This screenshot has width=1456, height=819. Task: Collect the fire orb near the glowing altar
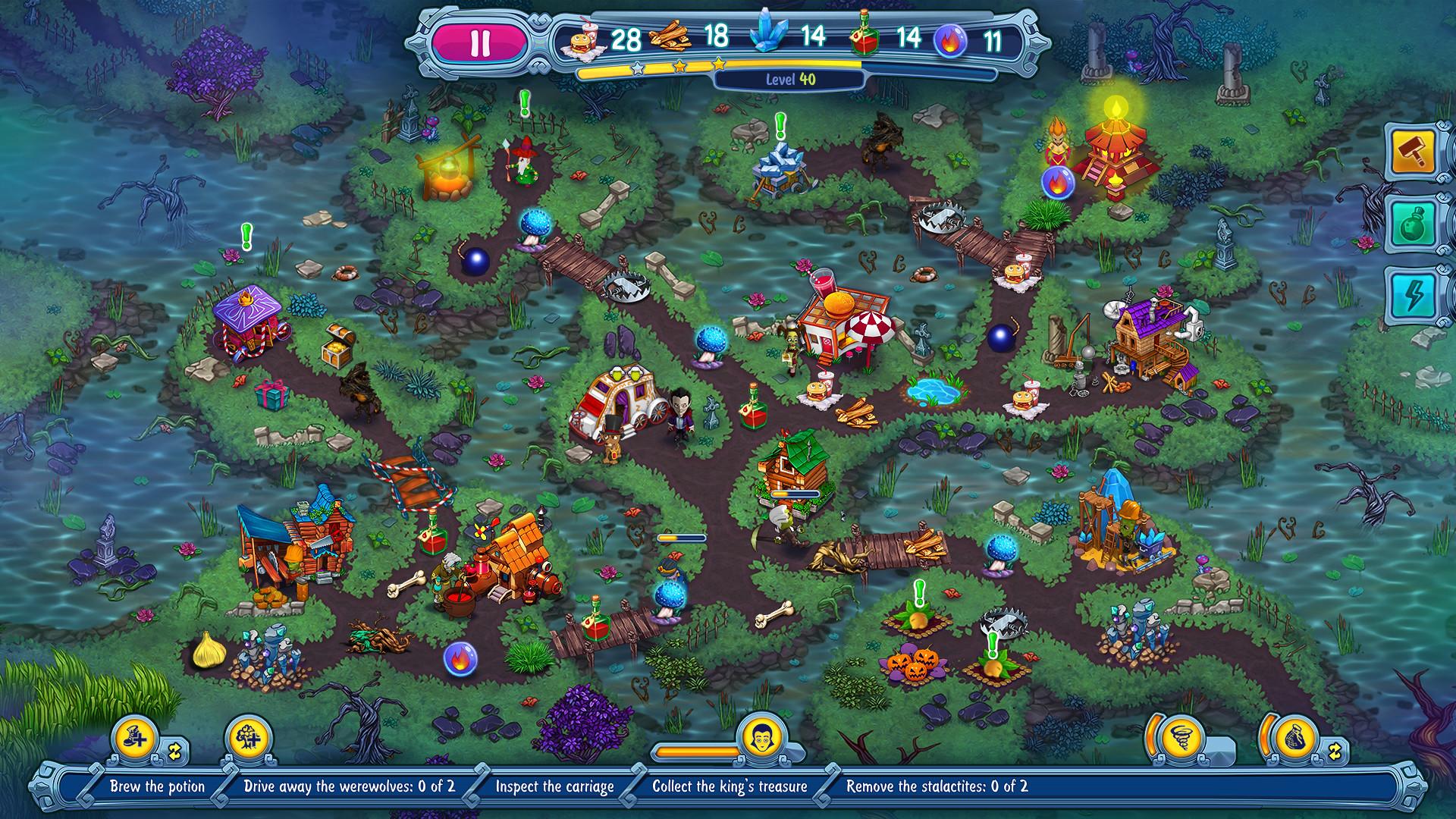1056,184
